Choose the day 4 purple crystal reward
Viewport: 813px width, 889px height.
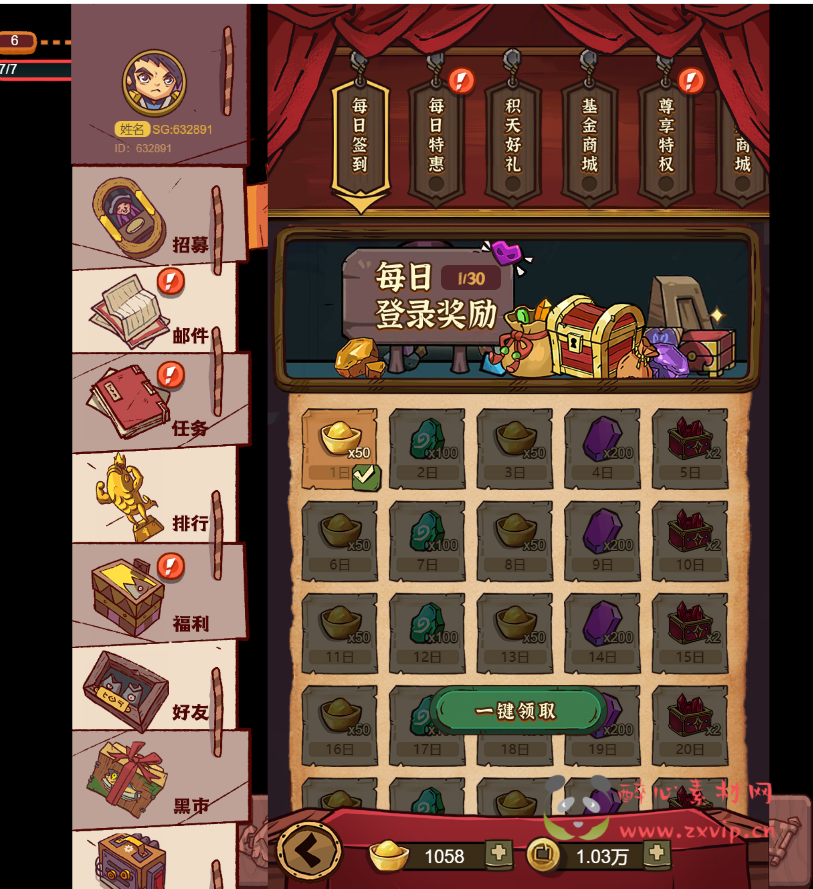coord(602,447)
